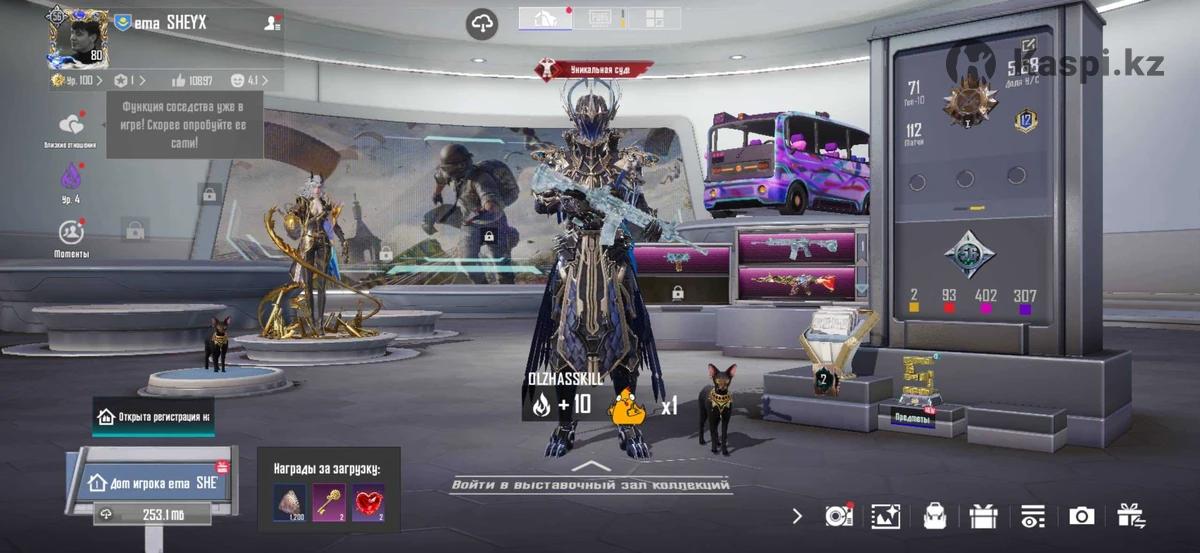Enter the collection exhibition hall
Screen dimensions: 1200x553
(590, 485)
